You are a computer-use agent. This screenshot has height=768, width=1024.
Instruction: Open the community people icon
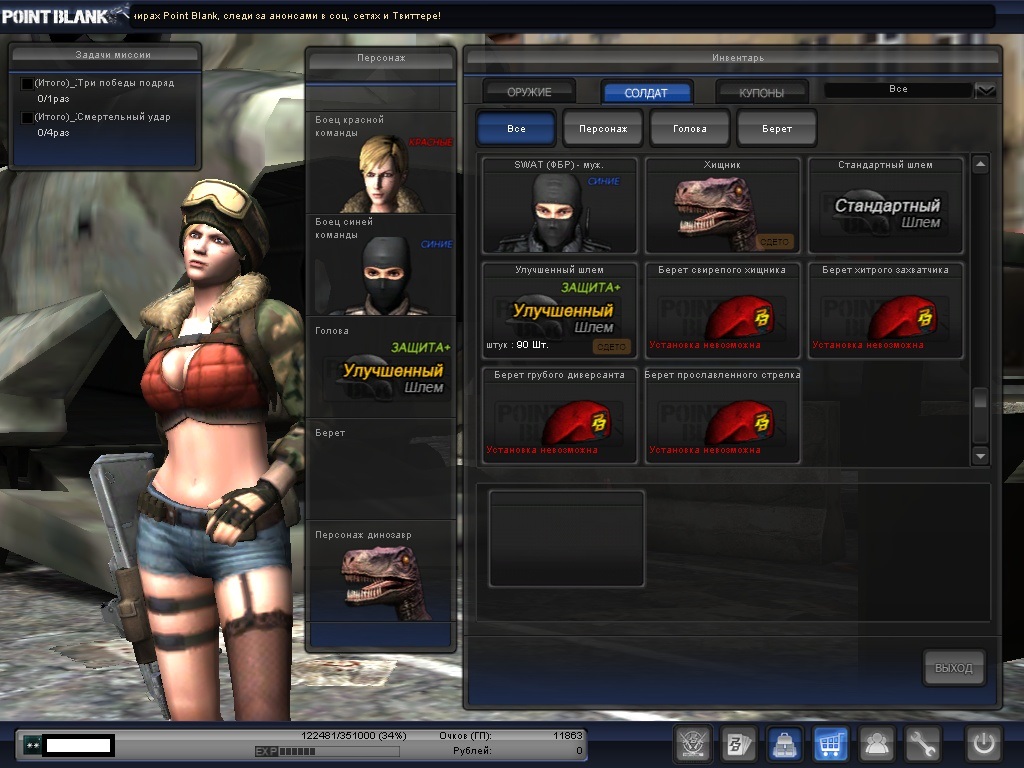tap(877, 744)
